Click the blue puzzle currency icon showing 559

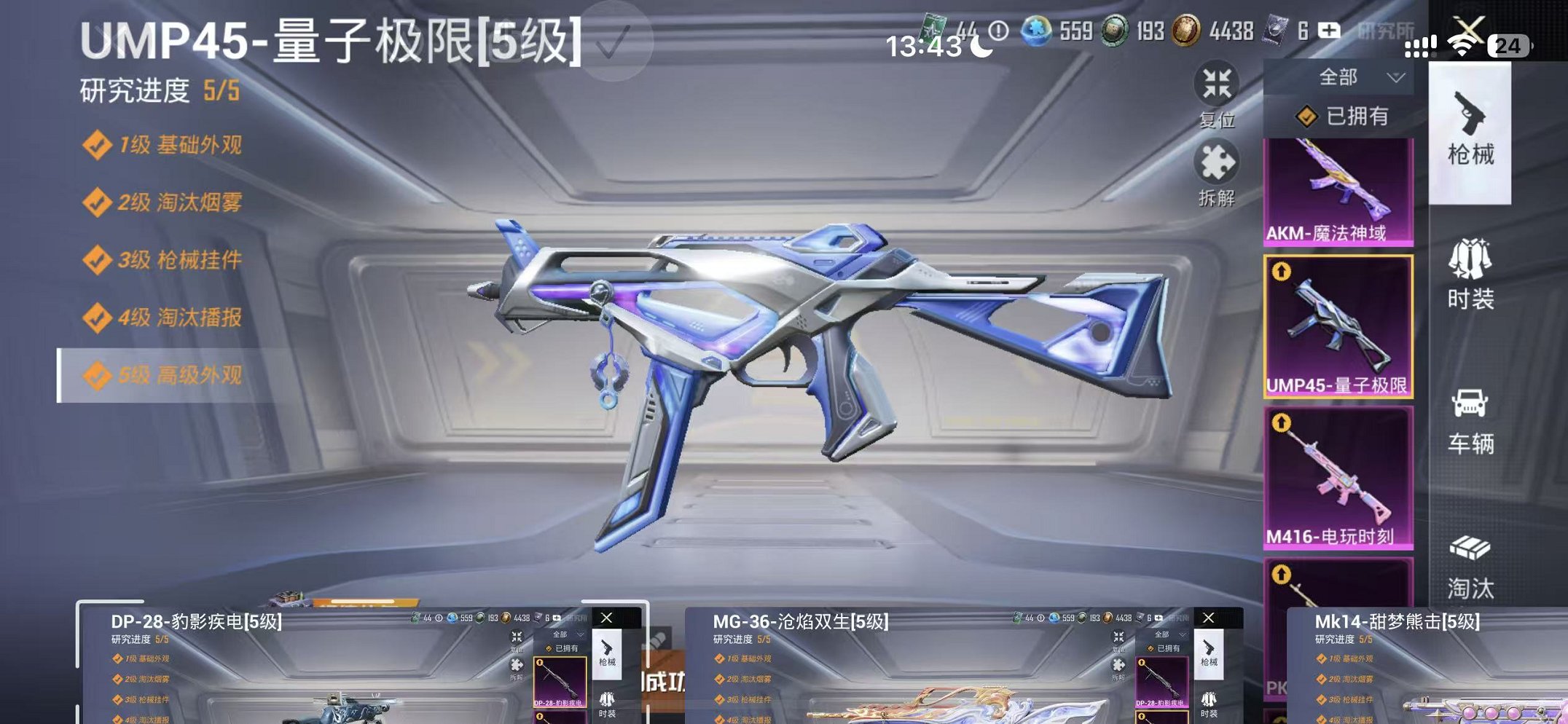coord(1038,33)
